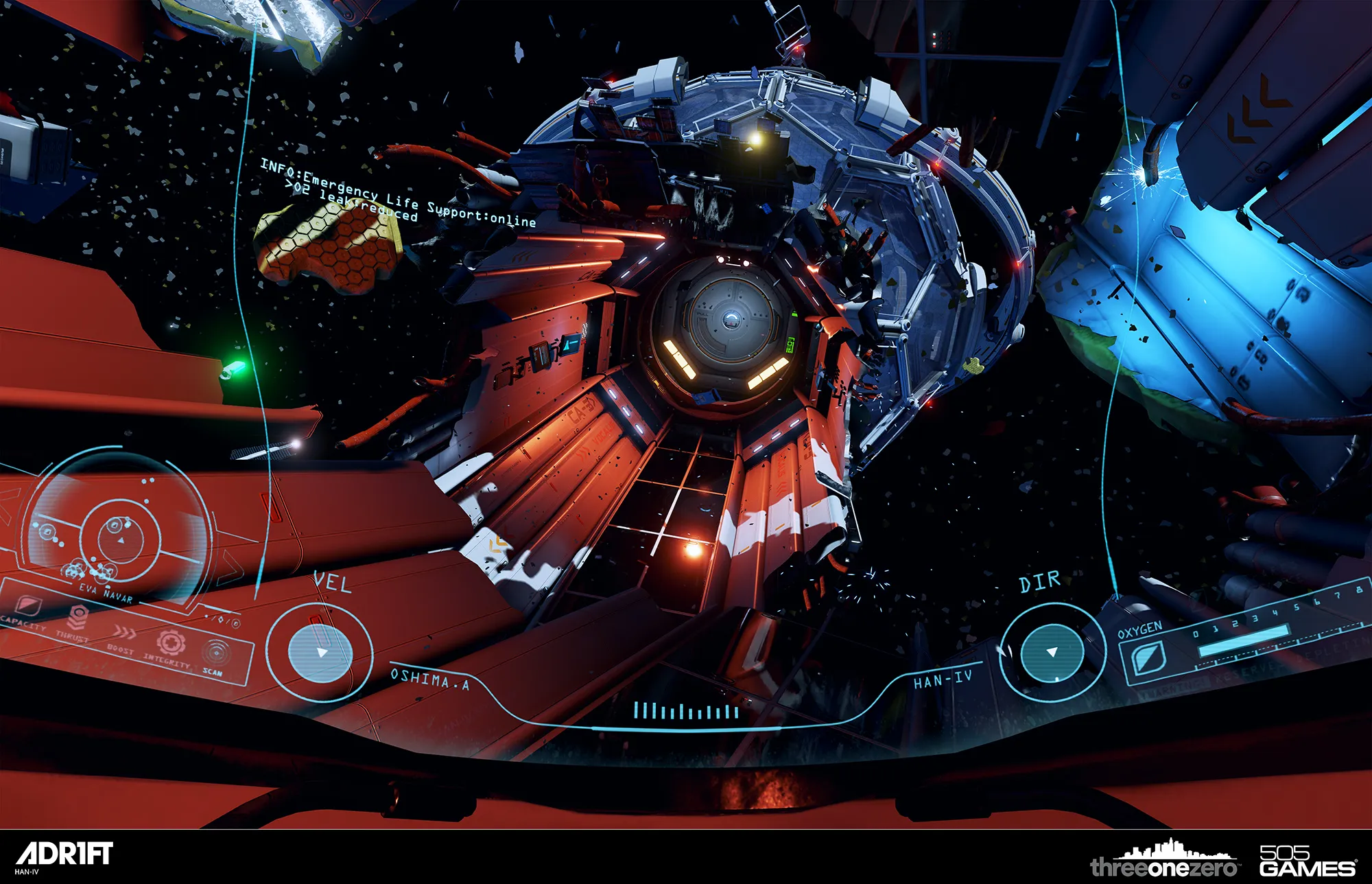1372x884 pixels.
Task: Trigger the Boost chevrons icon
Action: [x=124, y=631]
